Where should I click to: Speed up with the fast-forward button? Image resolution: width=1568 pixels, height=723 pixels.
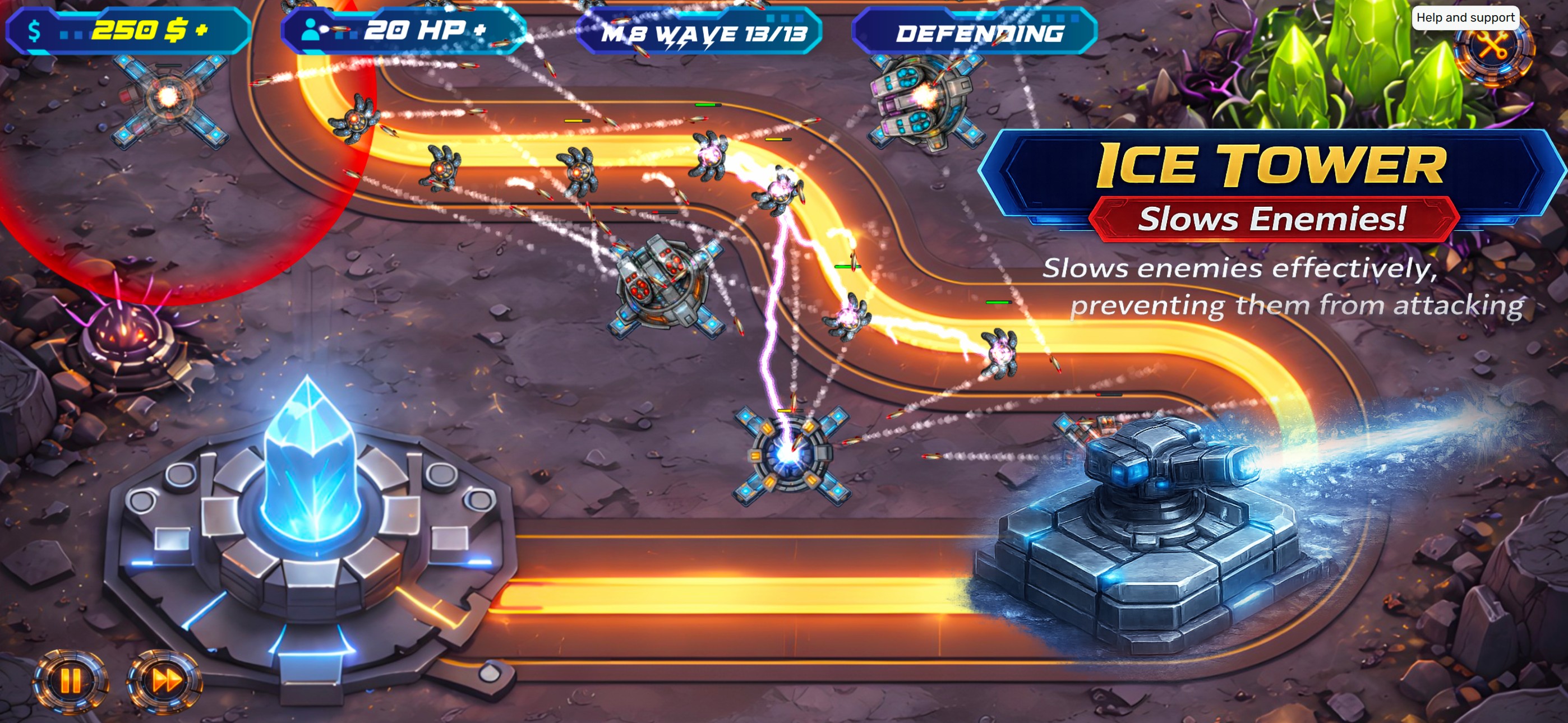click(x=165, y=680)
